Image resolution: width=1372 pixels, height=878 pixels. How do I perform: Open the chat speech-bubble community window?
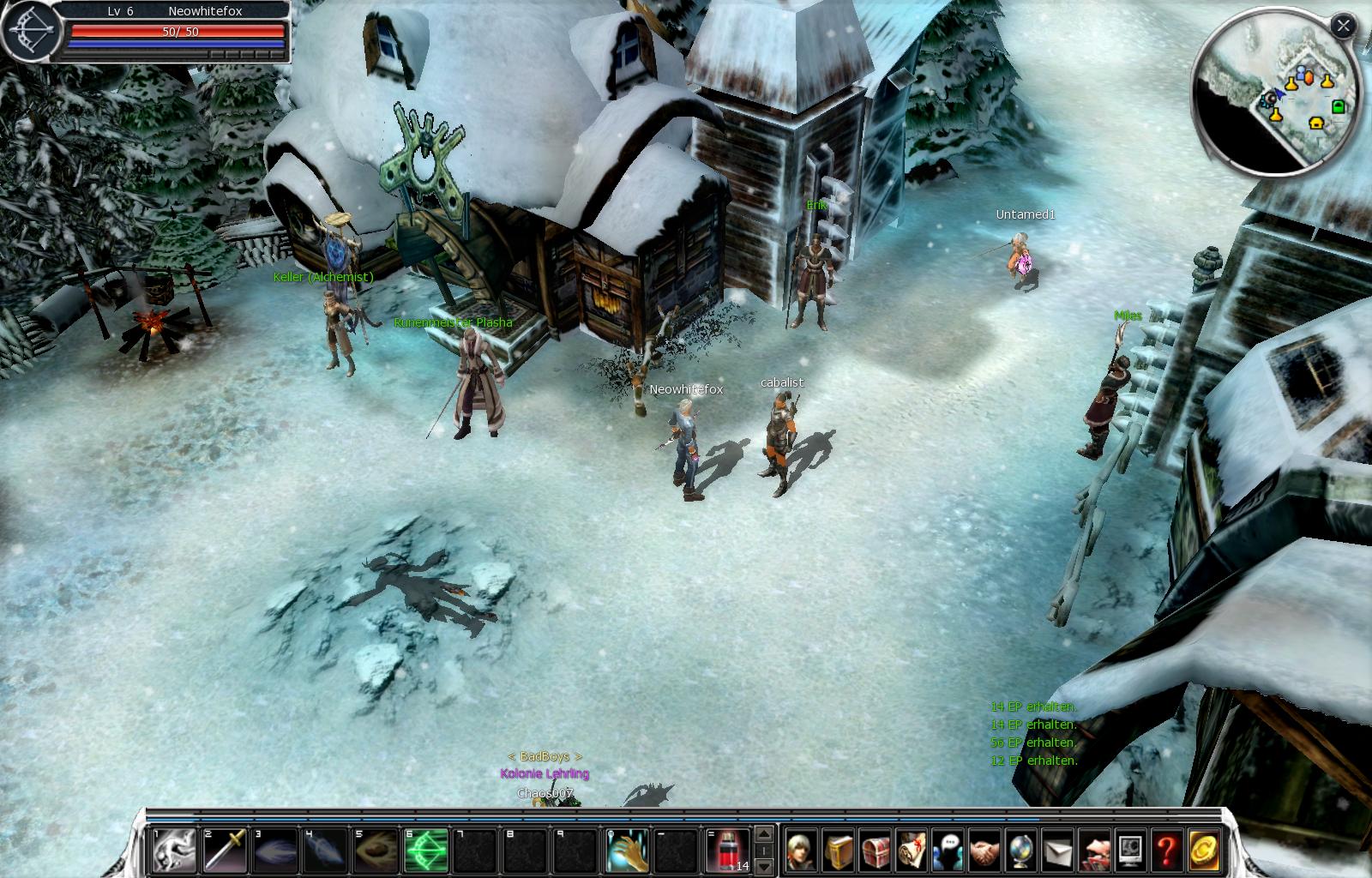pos(948,851)
